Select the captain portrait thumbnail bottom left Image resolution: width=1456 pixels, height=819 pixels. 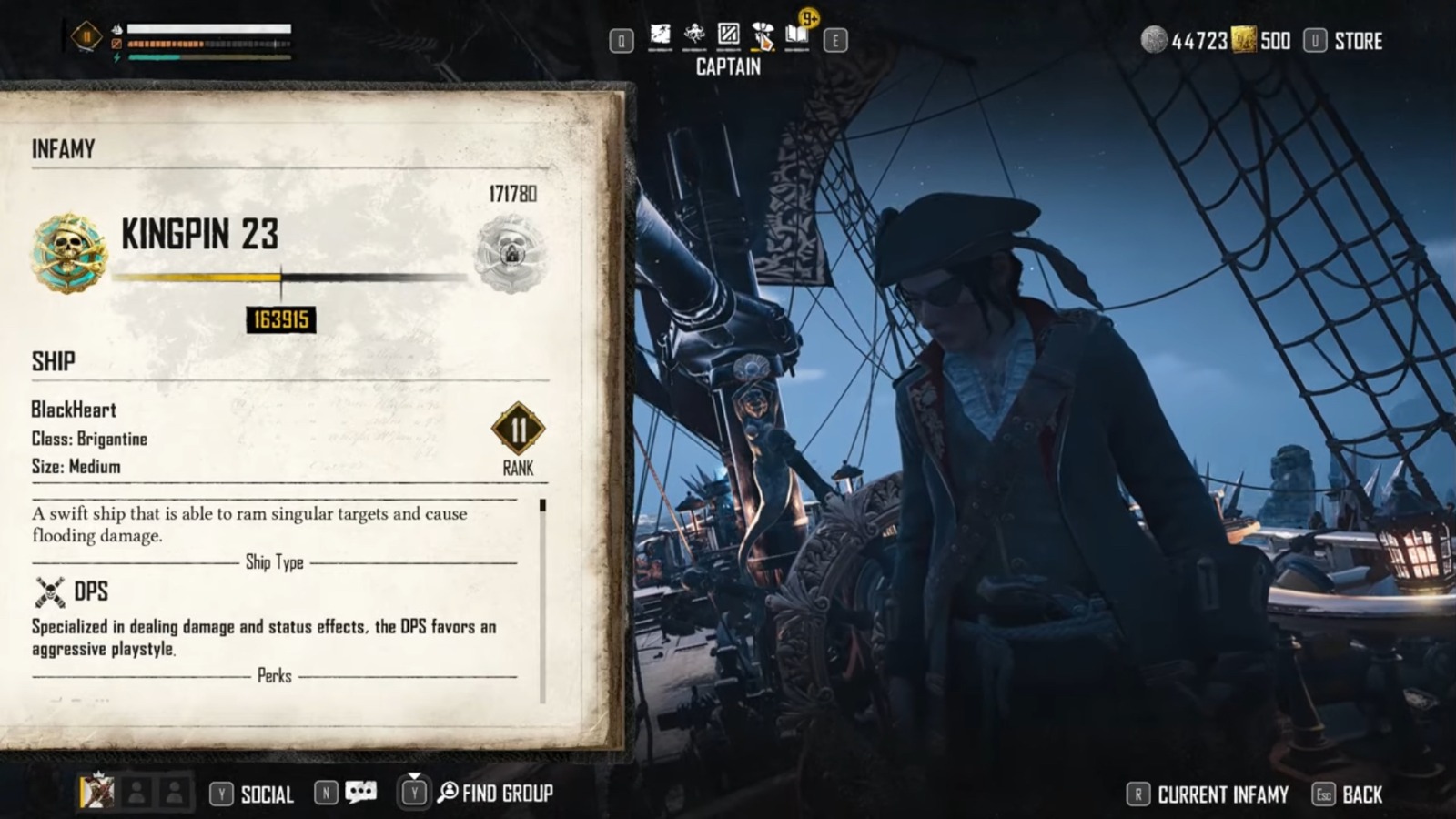coord(96,792)
